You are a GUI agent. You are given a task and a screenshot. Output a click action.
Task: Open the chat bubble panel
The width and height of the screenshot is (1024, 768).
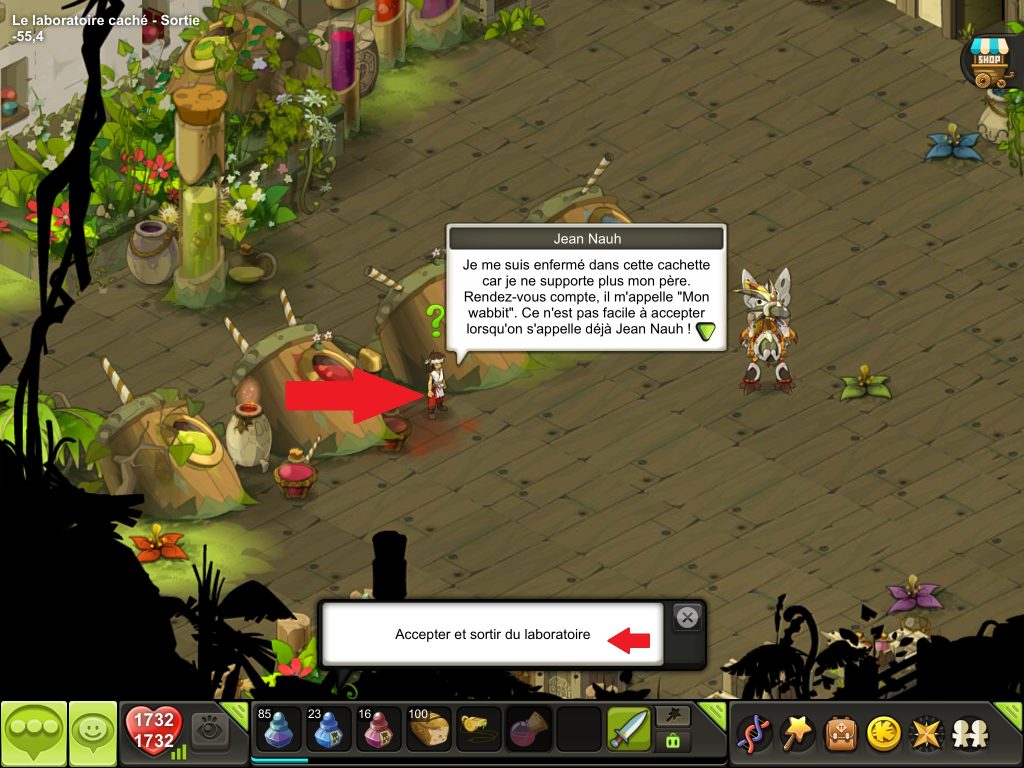[33, 734]
